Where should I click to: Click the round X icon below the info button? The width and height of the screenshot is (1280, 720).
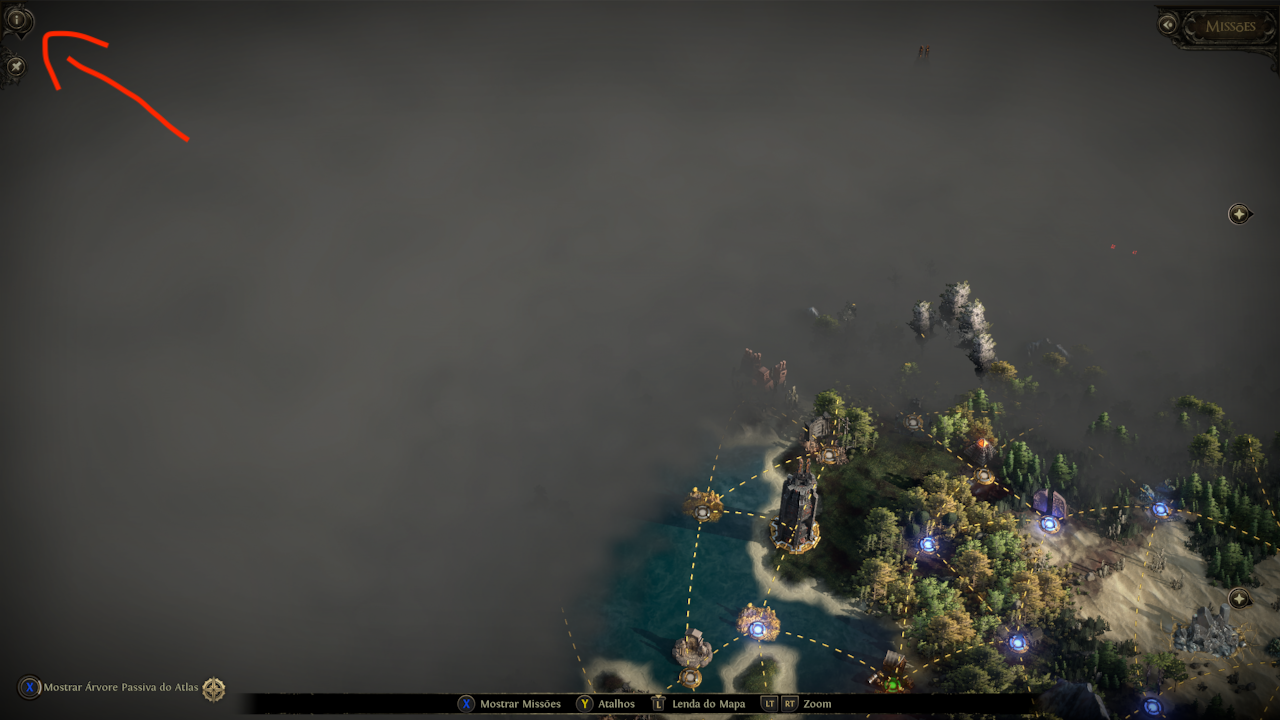15,67
